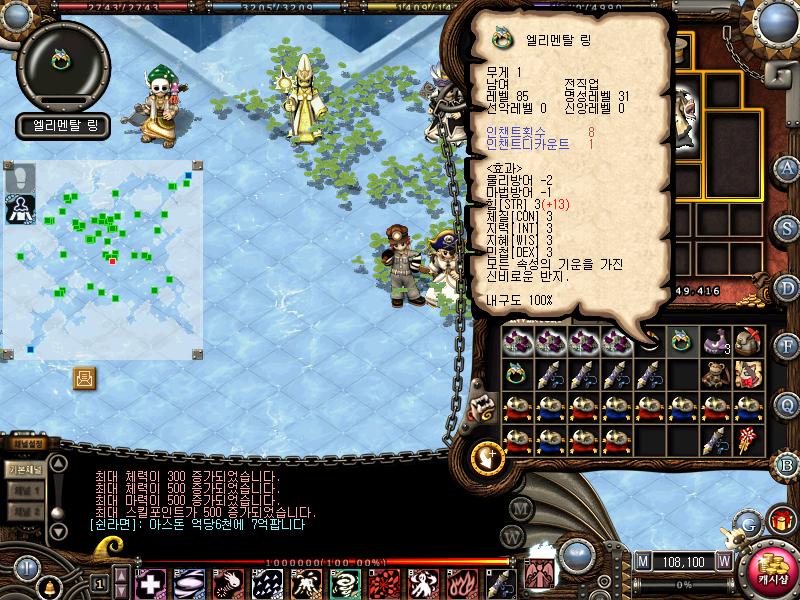
Task: Open the round G button menu
Action: point(749,521)
